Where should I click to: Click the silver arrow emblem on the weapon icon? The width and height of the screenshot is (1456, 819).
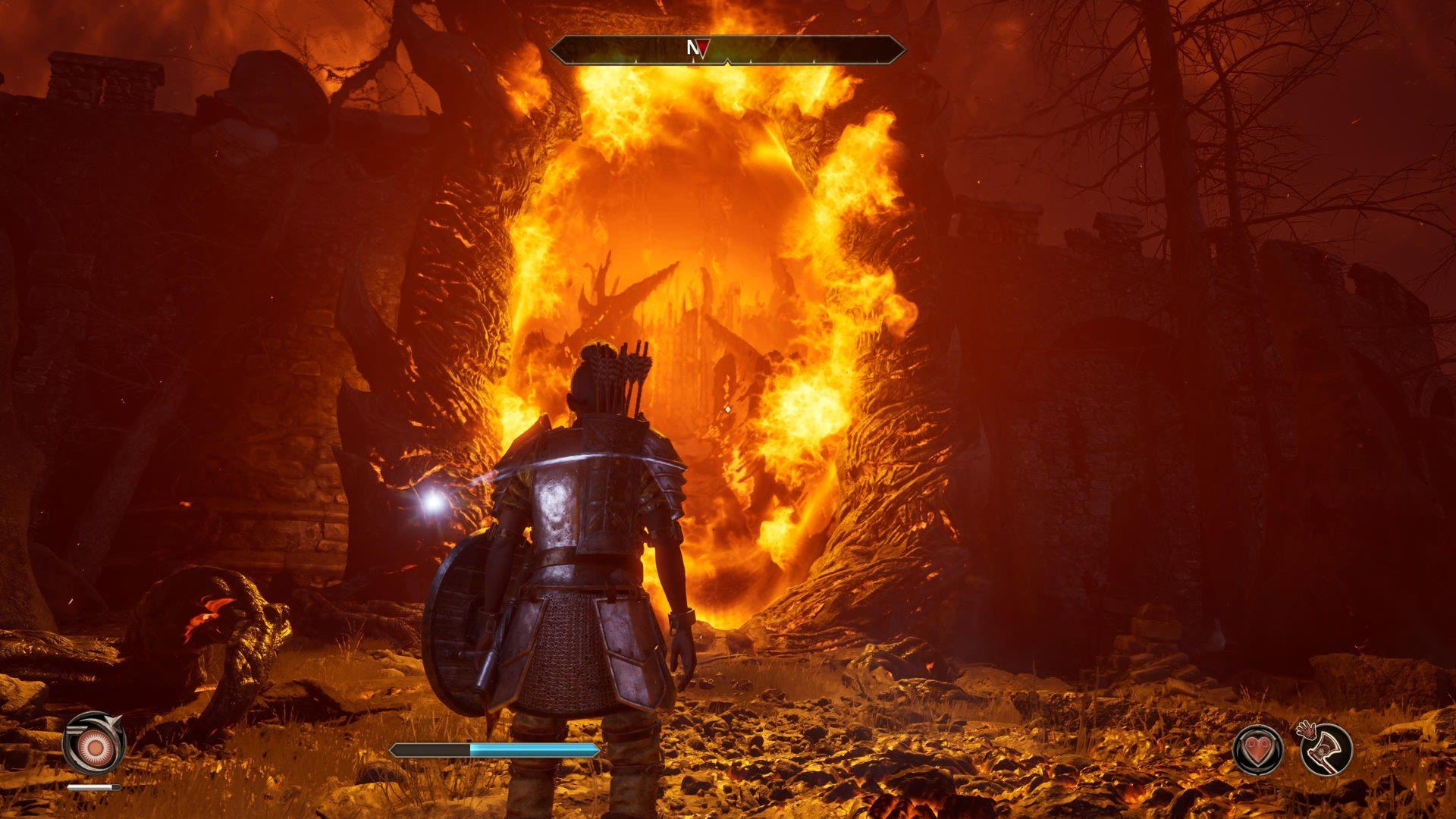click(111, 721)
